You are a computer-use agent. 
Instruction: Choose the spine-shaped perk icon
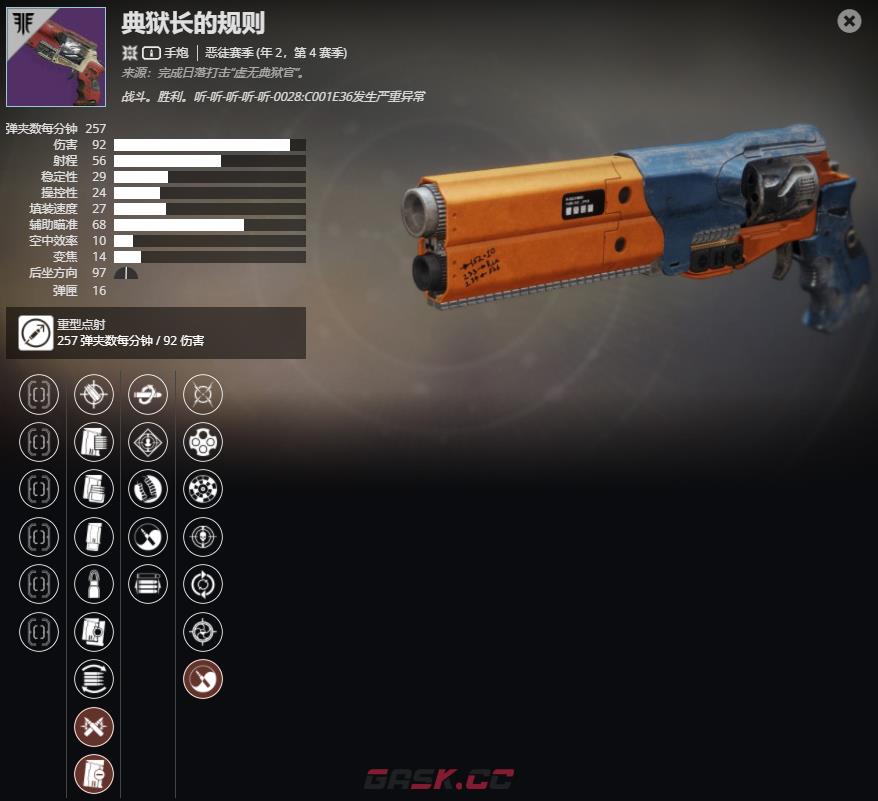(148, 489)
